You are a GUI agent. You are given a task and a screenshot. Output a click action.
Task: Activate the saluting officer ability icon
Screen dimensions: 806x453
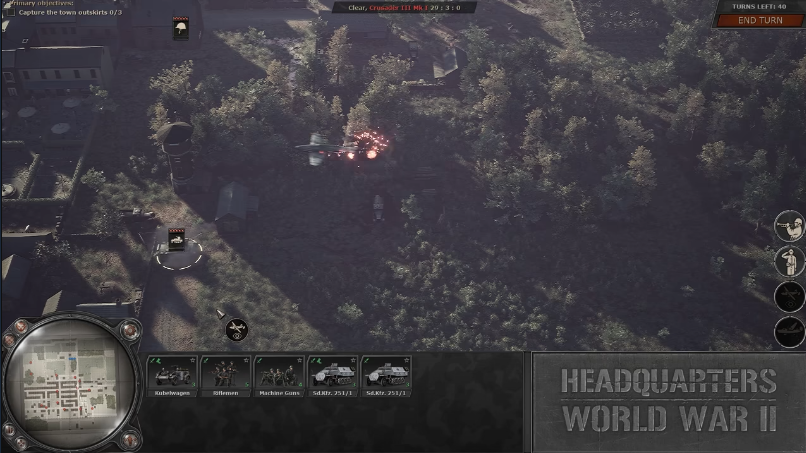(x=789, y=261)
